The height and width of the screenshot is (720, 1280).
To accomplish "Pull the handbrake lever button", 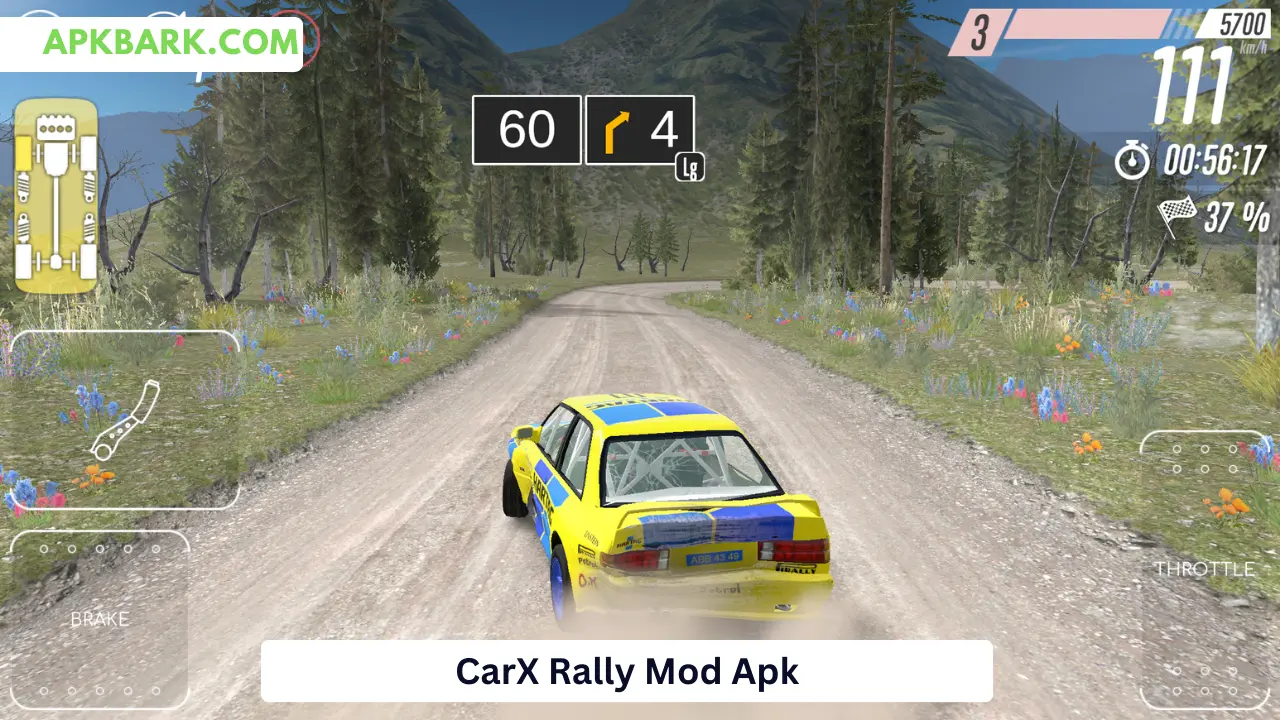I will pyautogui.click(x=124, y=420).
